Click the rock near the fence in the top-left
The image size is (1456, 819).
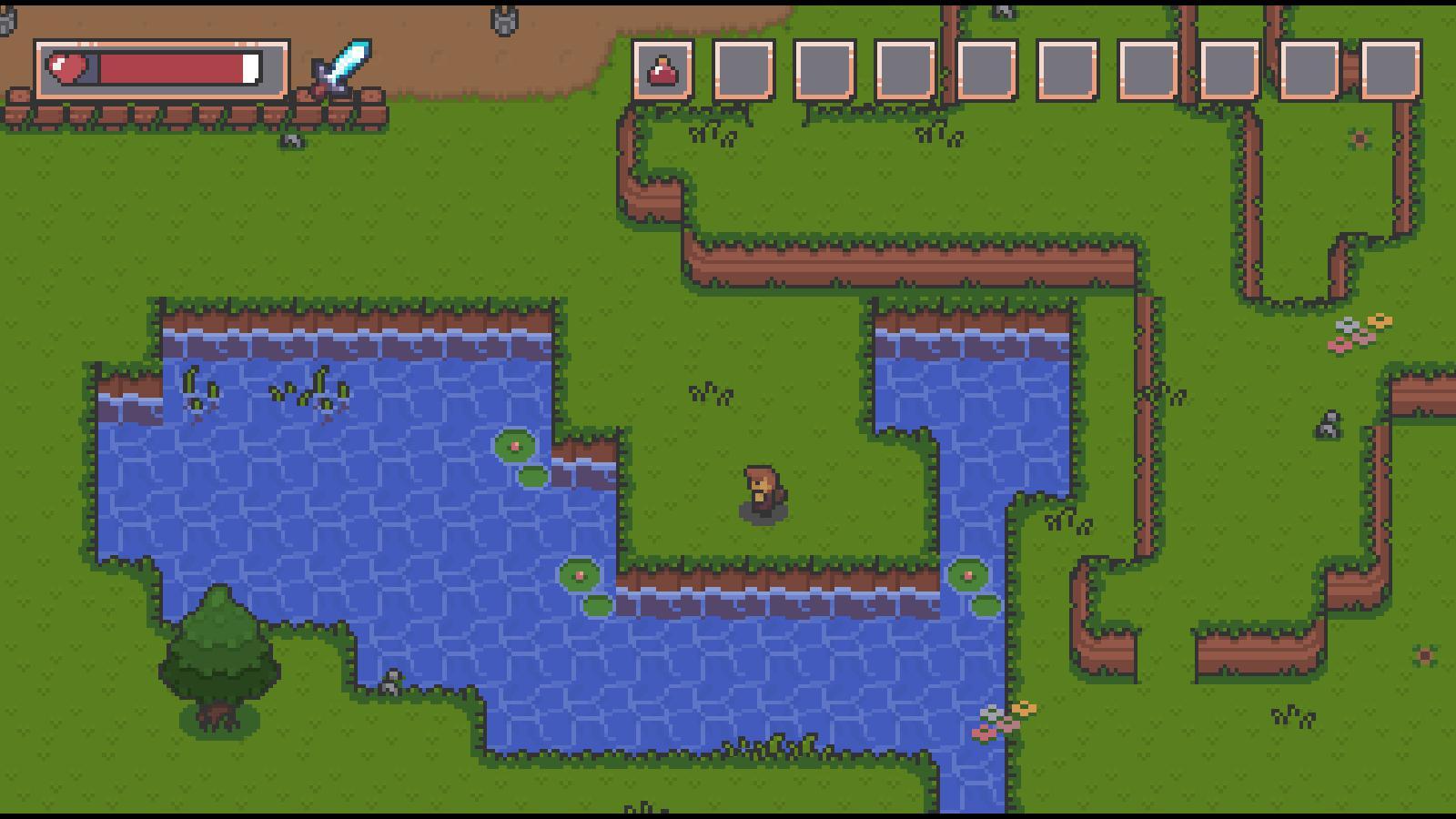click(291, 143)
